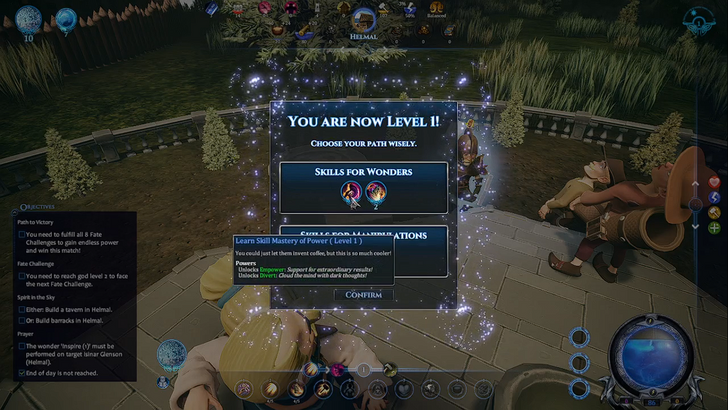Activate the heart ability in bottom bar
Screen dimensions: 728x410
point(404,387)
